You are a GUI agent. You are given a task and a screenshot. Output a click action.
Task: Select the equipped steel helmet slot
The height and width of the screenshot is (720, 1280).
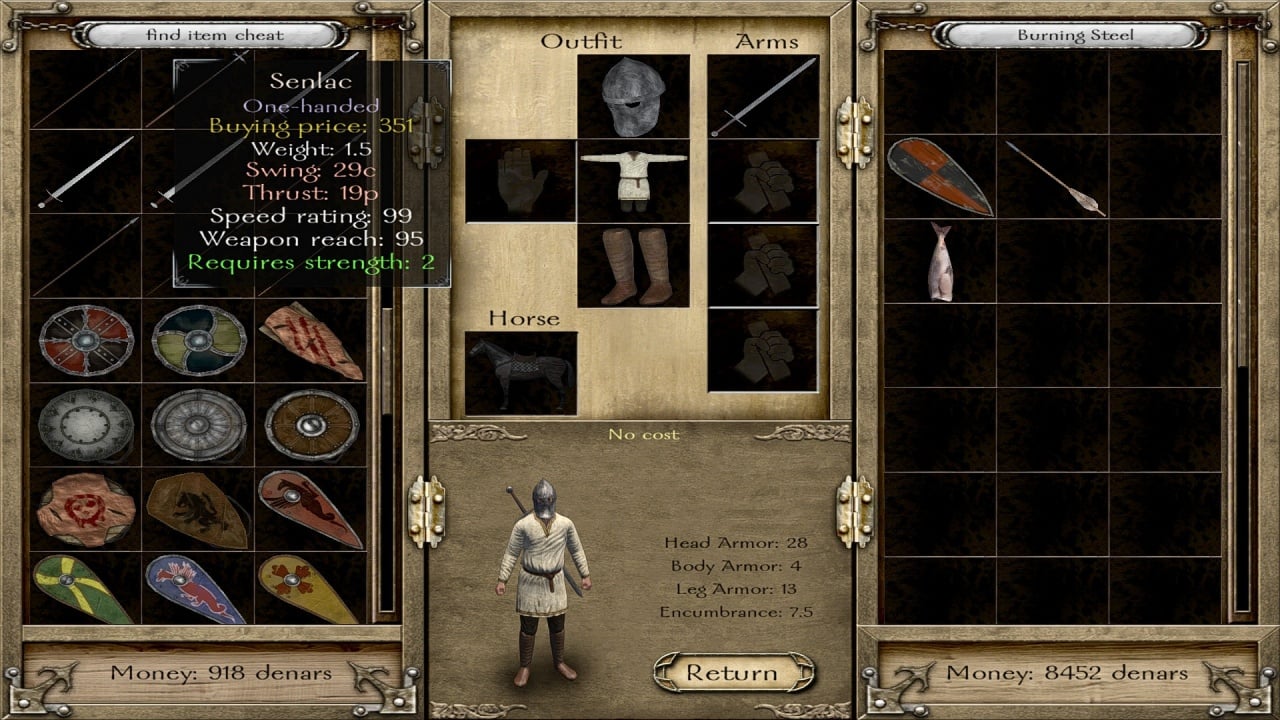tap(633, 97)
